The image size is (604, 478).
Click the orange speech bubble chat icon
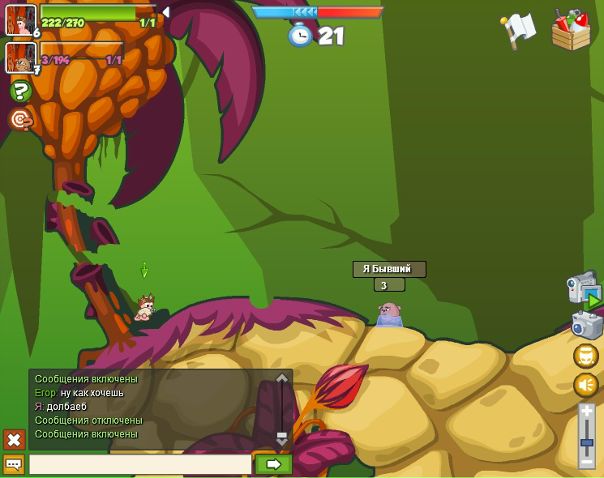click(14, 464)
